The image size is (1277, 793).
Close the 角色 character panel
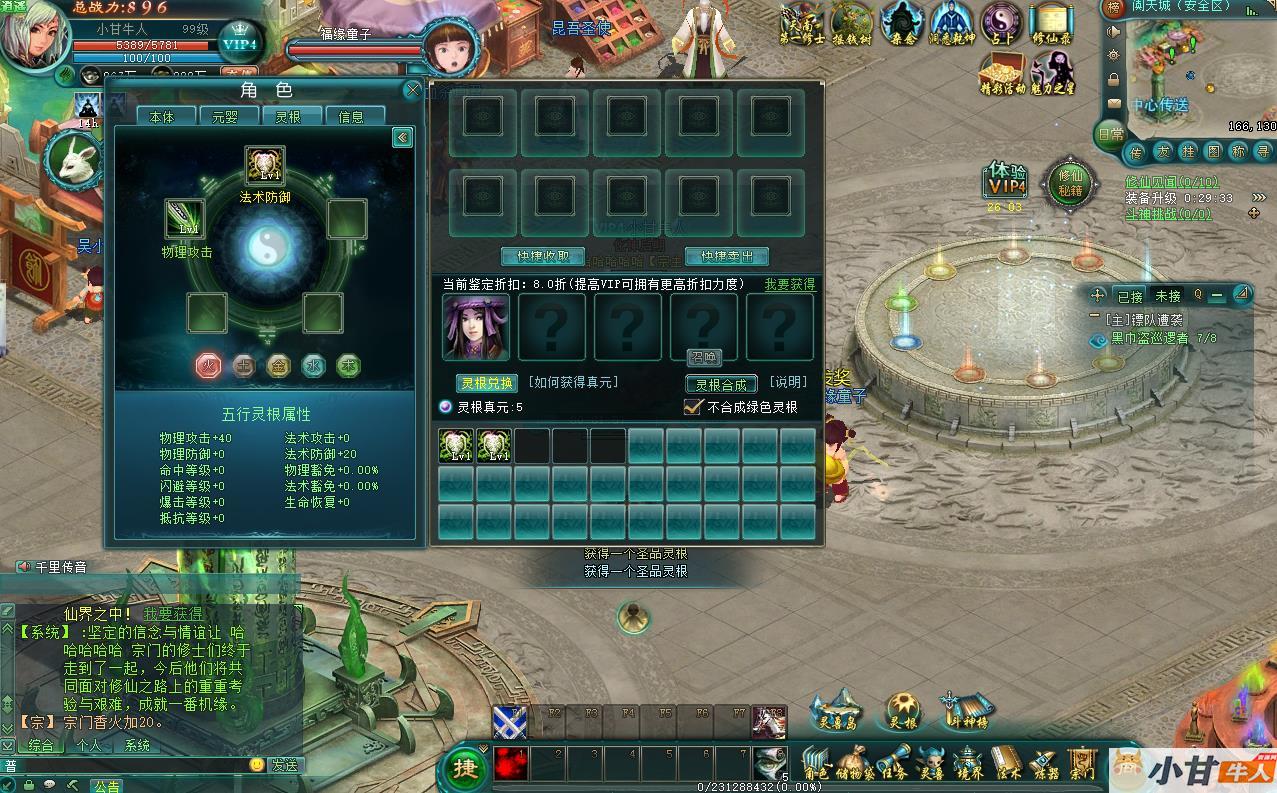tap(412, 91)
